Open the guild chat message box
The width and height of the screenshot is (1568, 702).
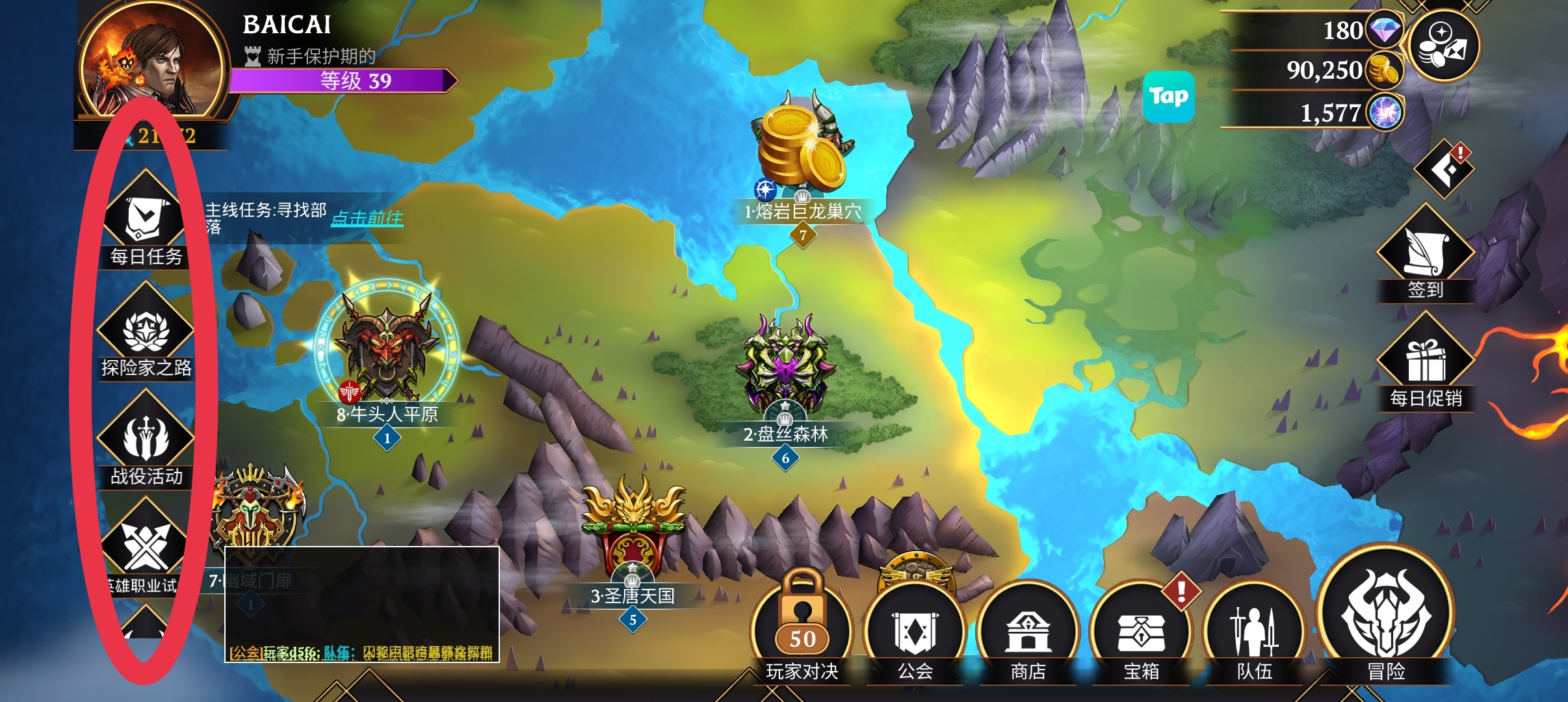click(361, 604)
